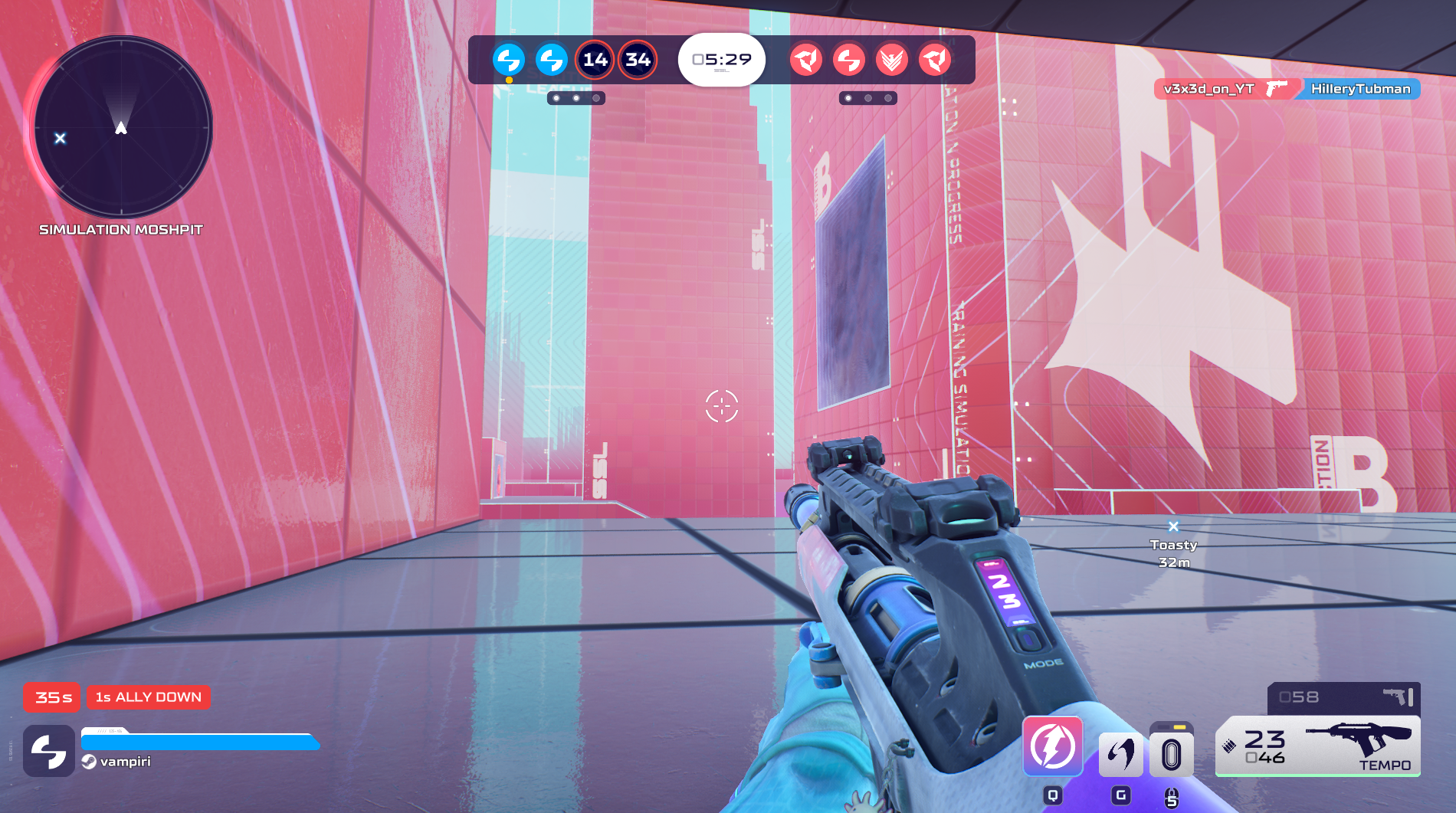
Task: Select the teammate X marker on the minimap
Action: 60,138
